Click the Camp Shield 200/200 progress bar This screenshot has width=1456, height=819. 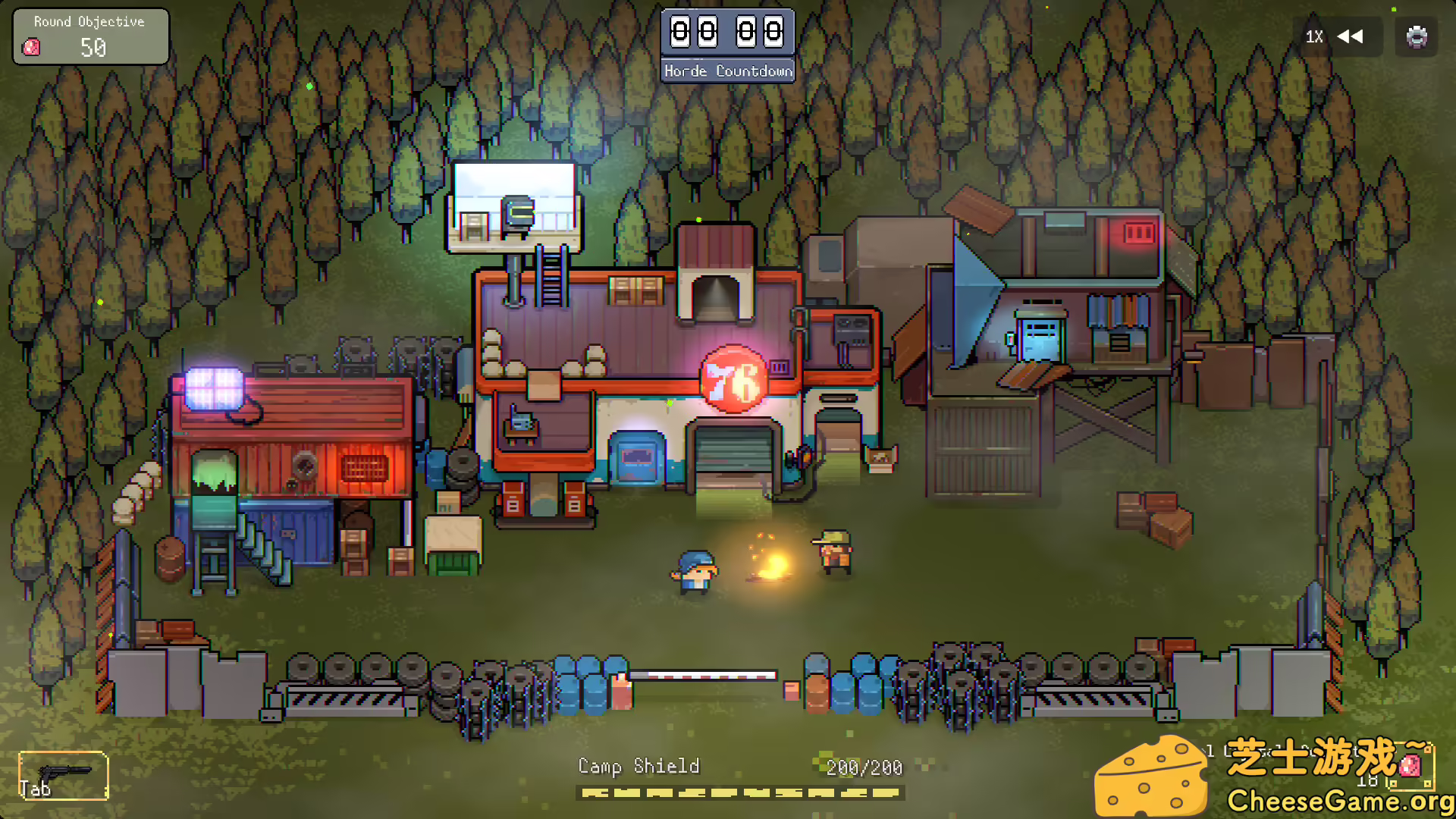tap(739, 792)
